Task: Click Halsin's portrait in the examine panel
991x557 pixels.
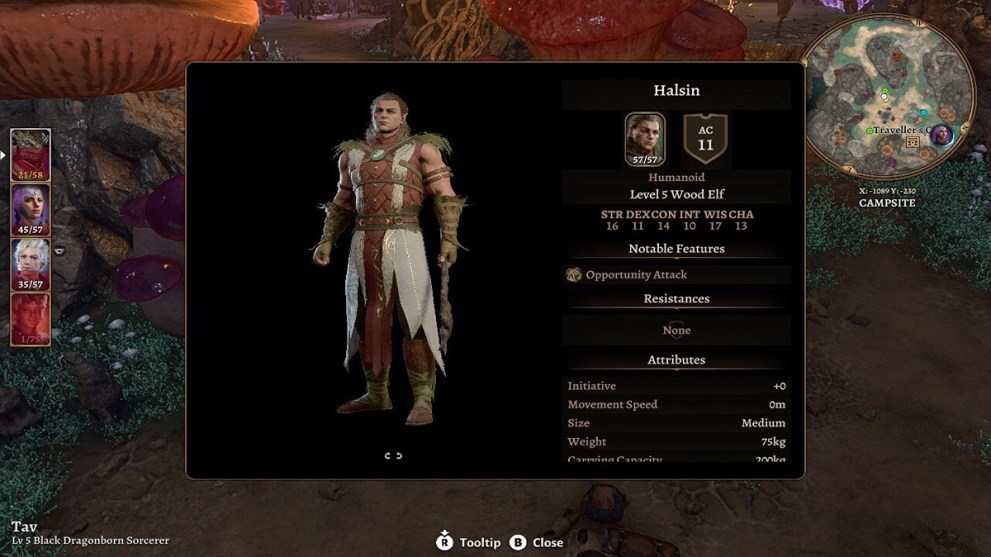Action: (x=645, y=139)
